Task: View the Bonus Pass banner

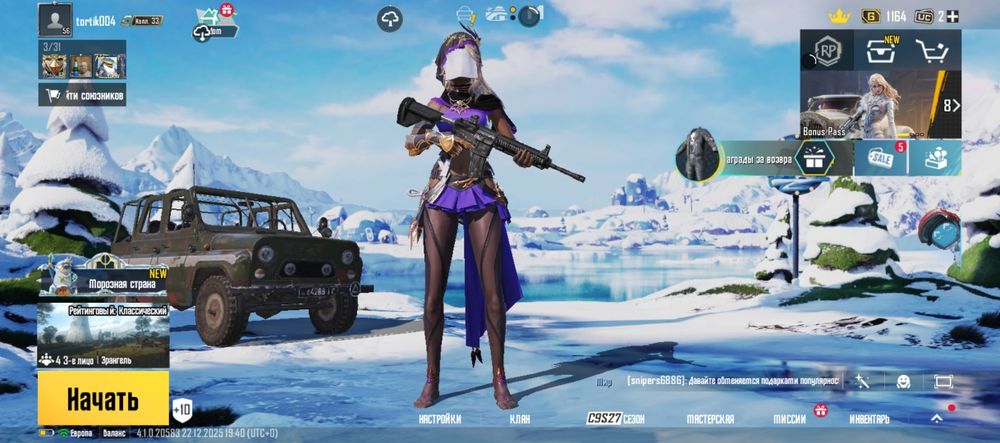Action: click(x=868, y=106)
